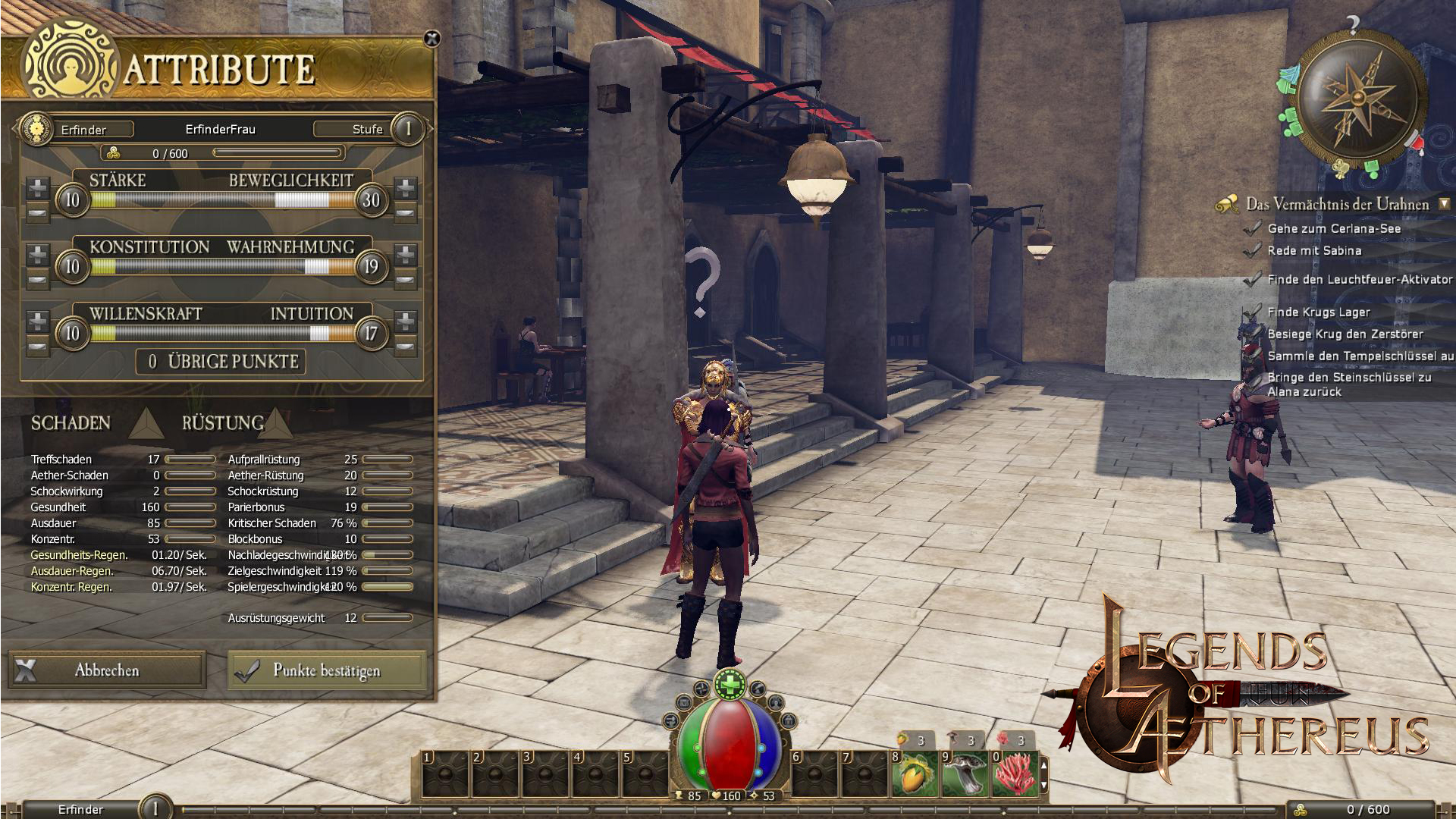Add a point to Konstitution
The height and width of the screenshot is (819, 1456).
coord(37,253)
